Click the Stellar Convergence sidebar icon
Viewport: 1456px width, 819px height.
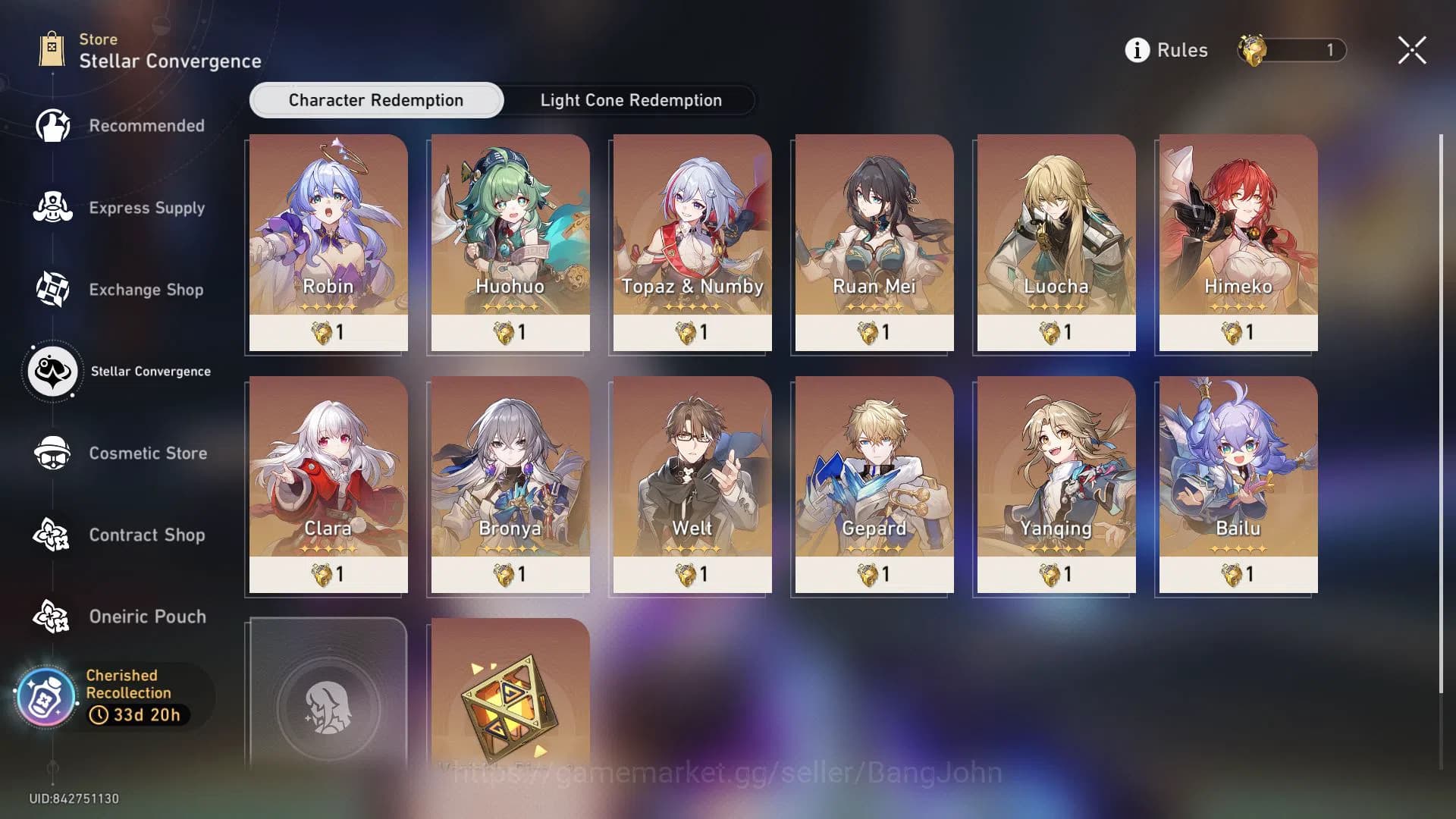[52, 371]
